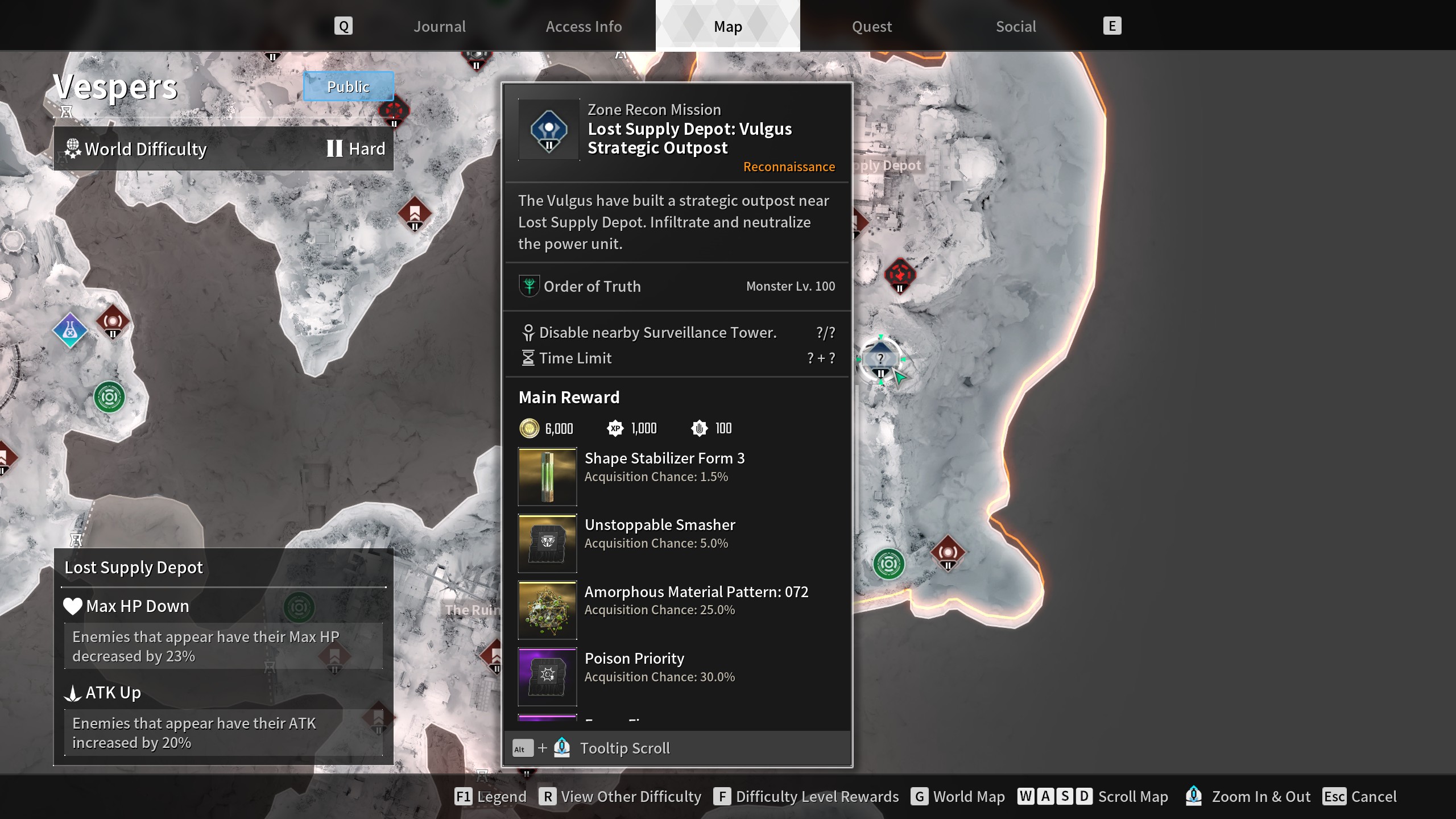This screenshot has height=819, width=1456.
Task: Click the mouse icon next to Tooltip Scroll
Action: pos(562,747)
